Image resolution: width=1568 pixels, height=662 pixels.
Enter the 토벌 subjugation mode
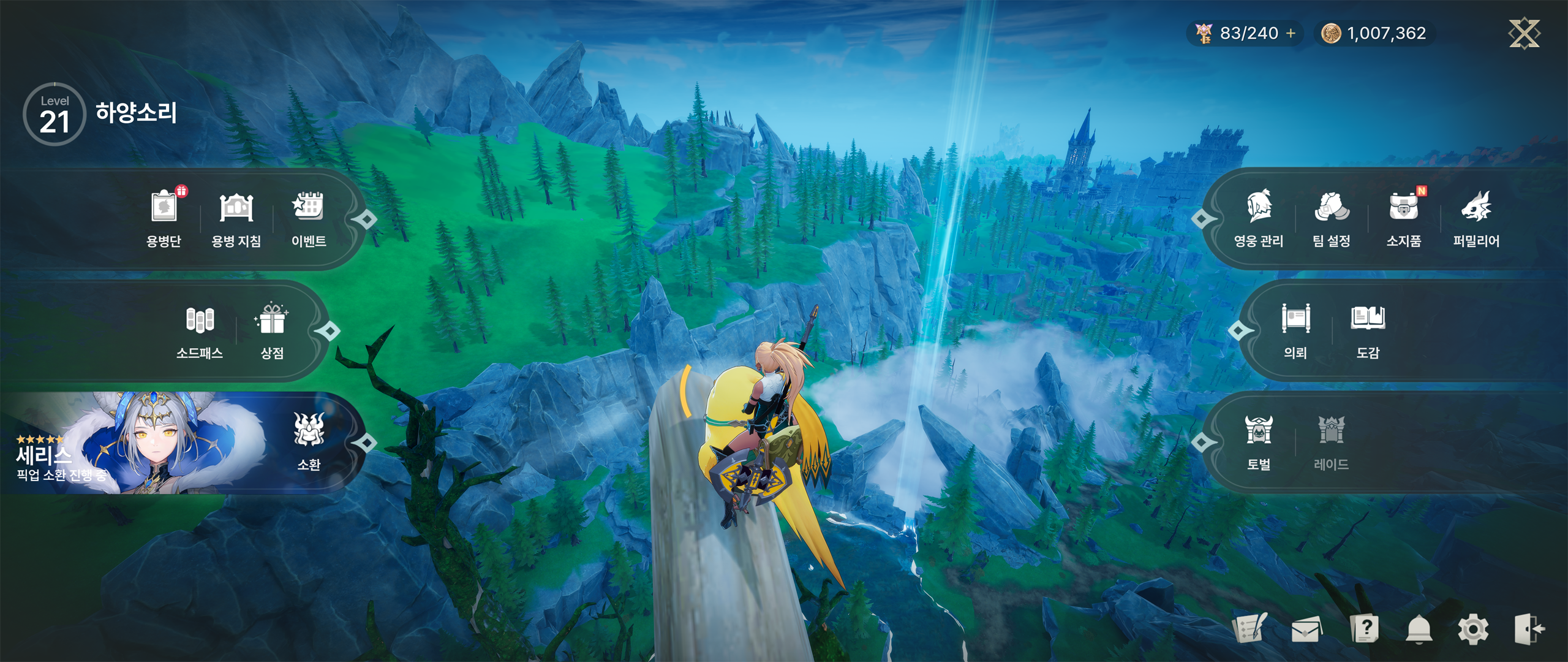[1259, 441]
